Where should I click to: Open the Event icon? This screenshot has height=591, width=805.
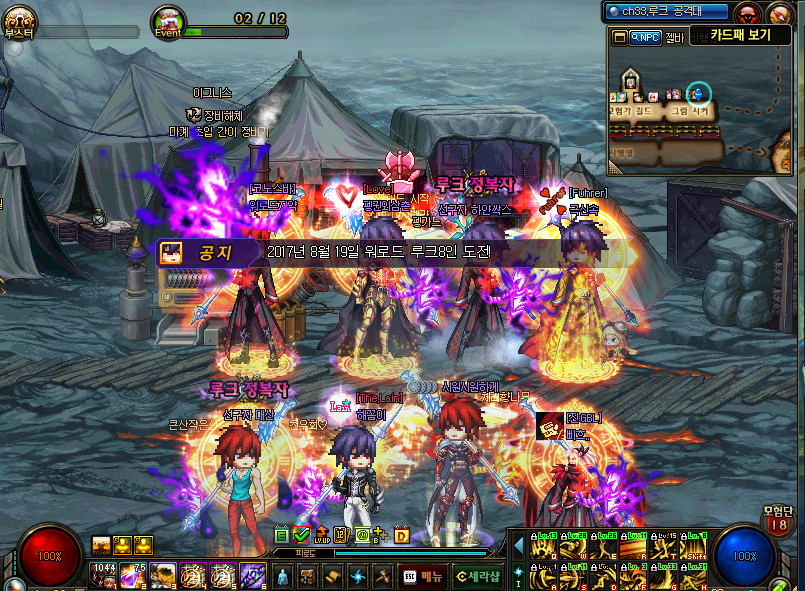click(167, 21)
